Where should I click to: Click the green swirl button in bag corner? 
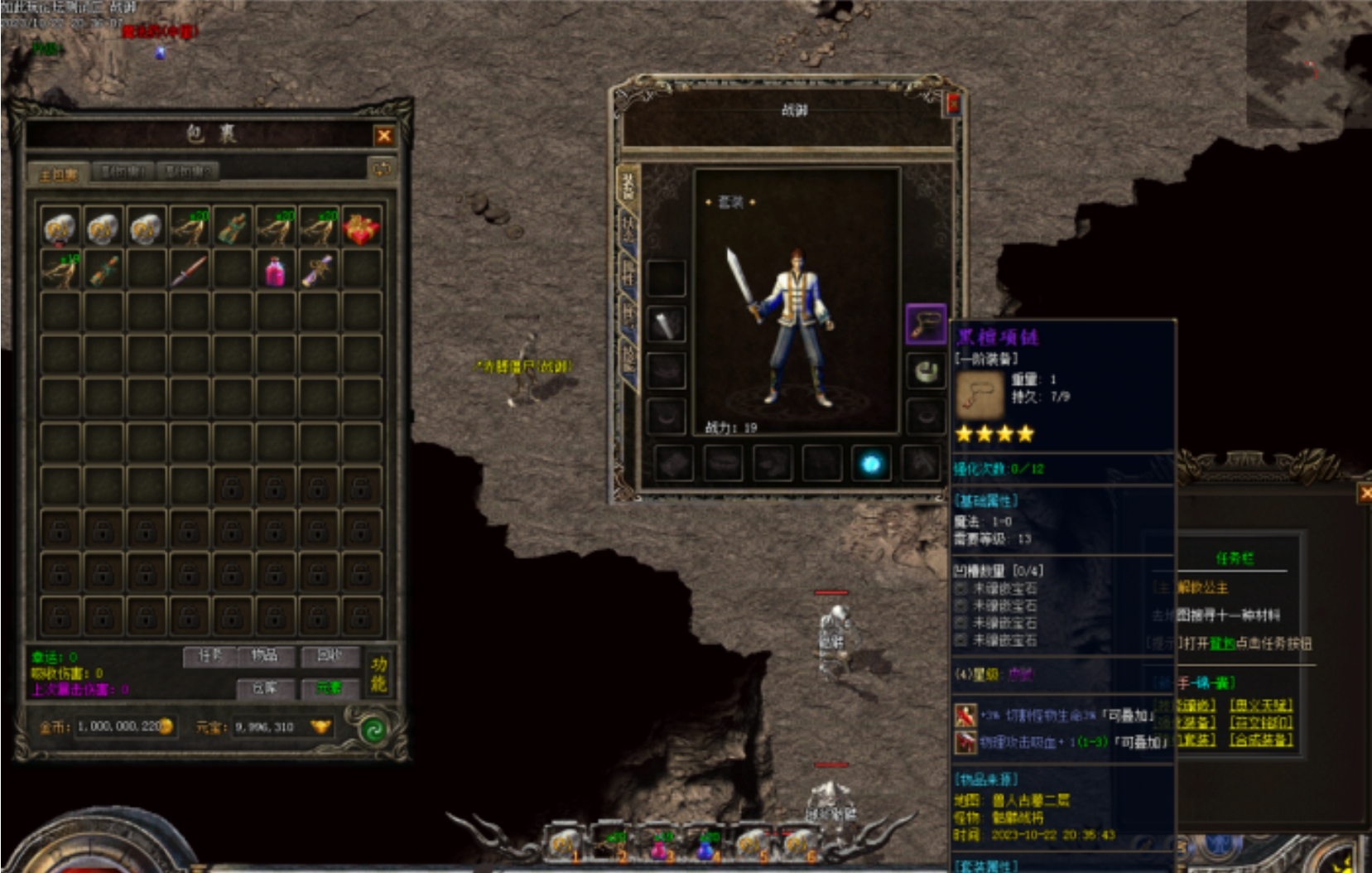(373, 730)
